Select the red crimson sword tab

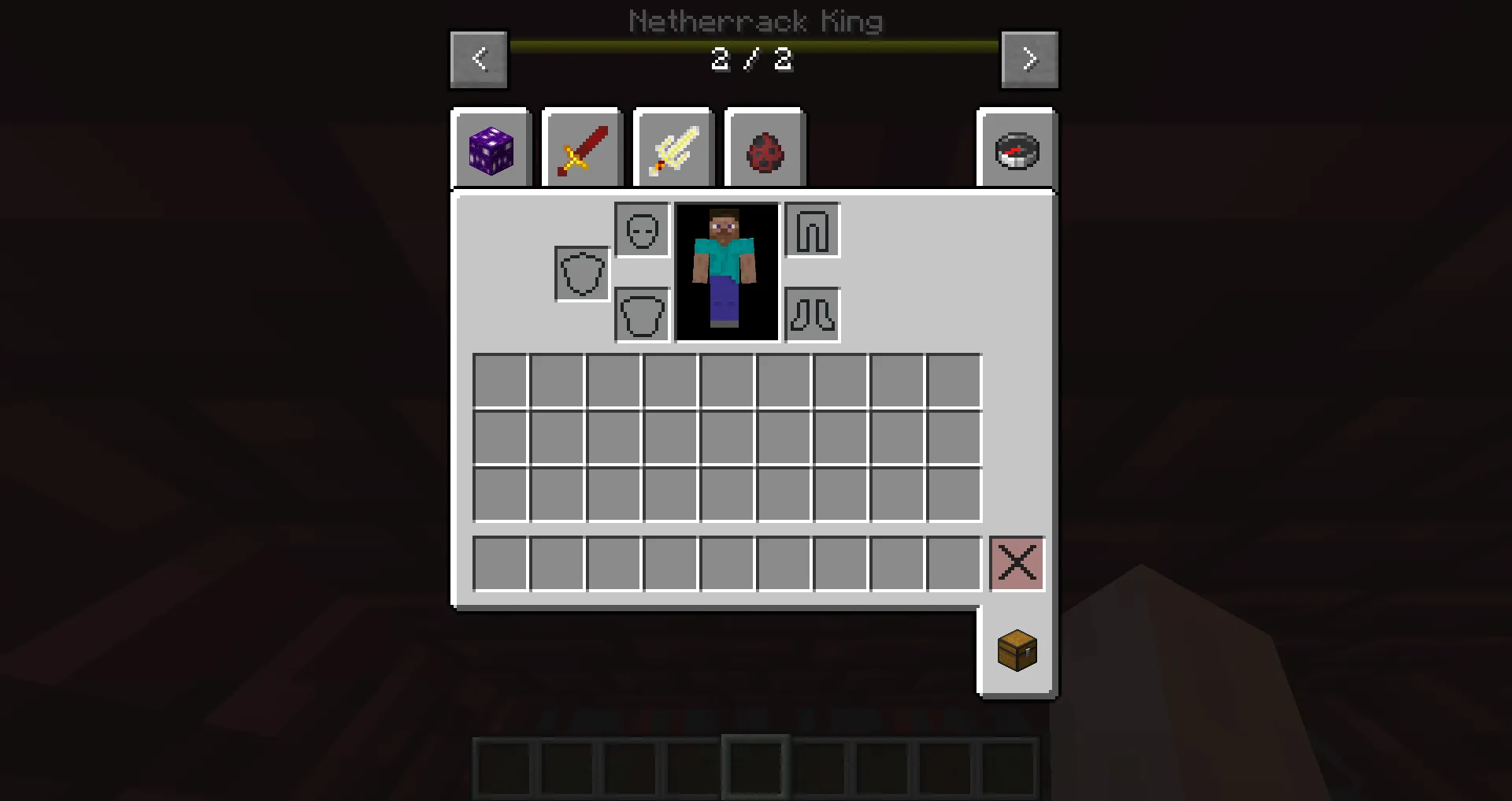(582, 150)
